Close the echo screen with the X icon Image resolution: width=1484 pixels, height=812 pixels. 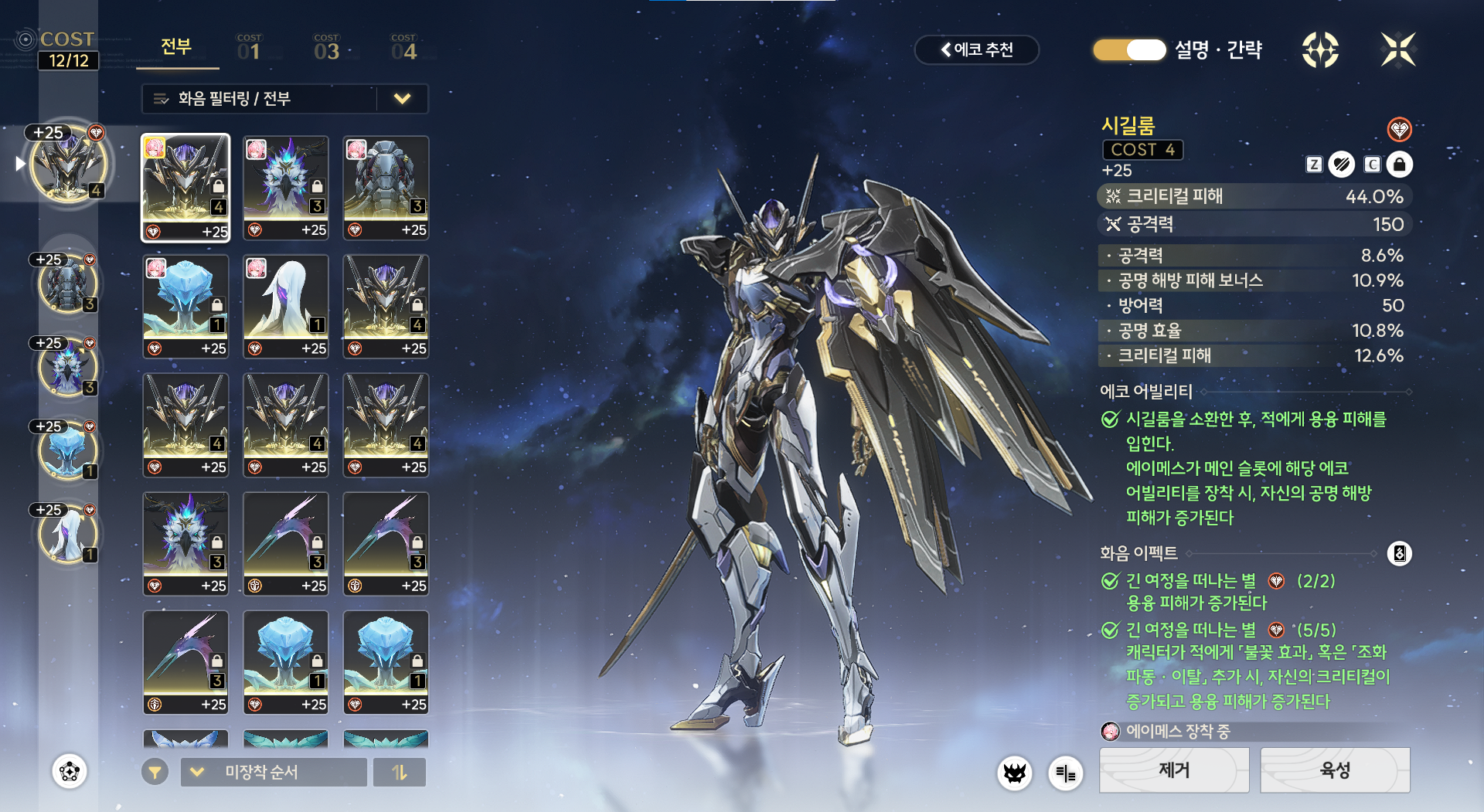click(1398, 50)
